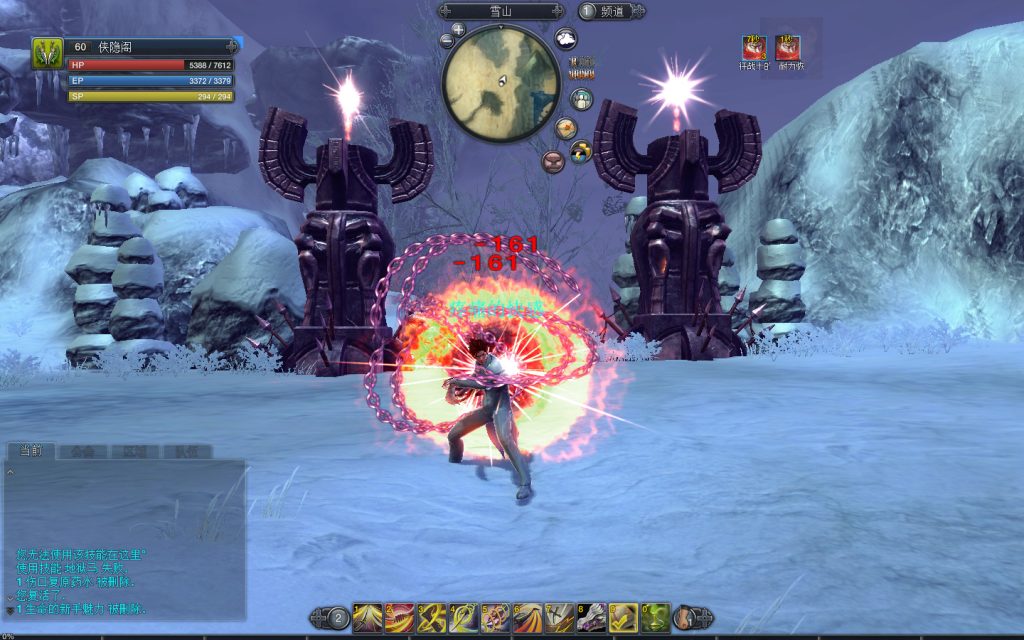Jump chat to bottom with double arrow
Image resolution: width=1024 pixels, height=640 pixels.
pos(10,609)
